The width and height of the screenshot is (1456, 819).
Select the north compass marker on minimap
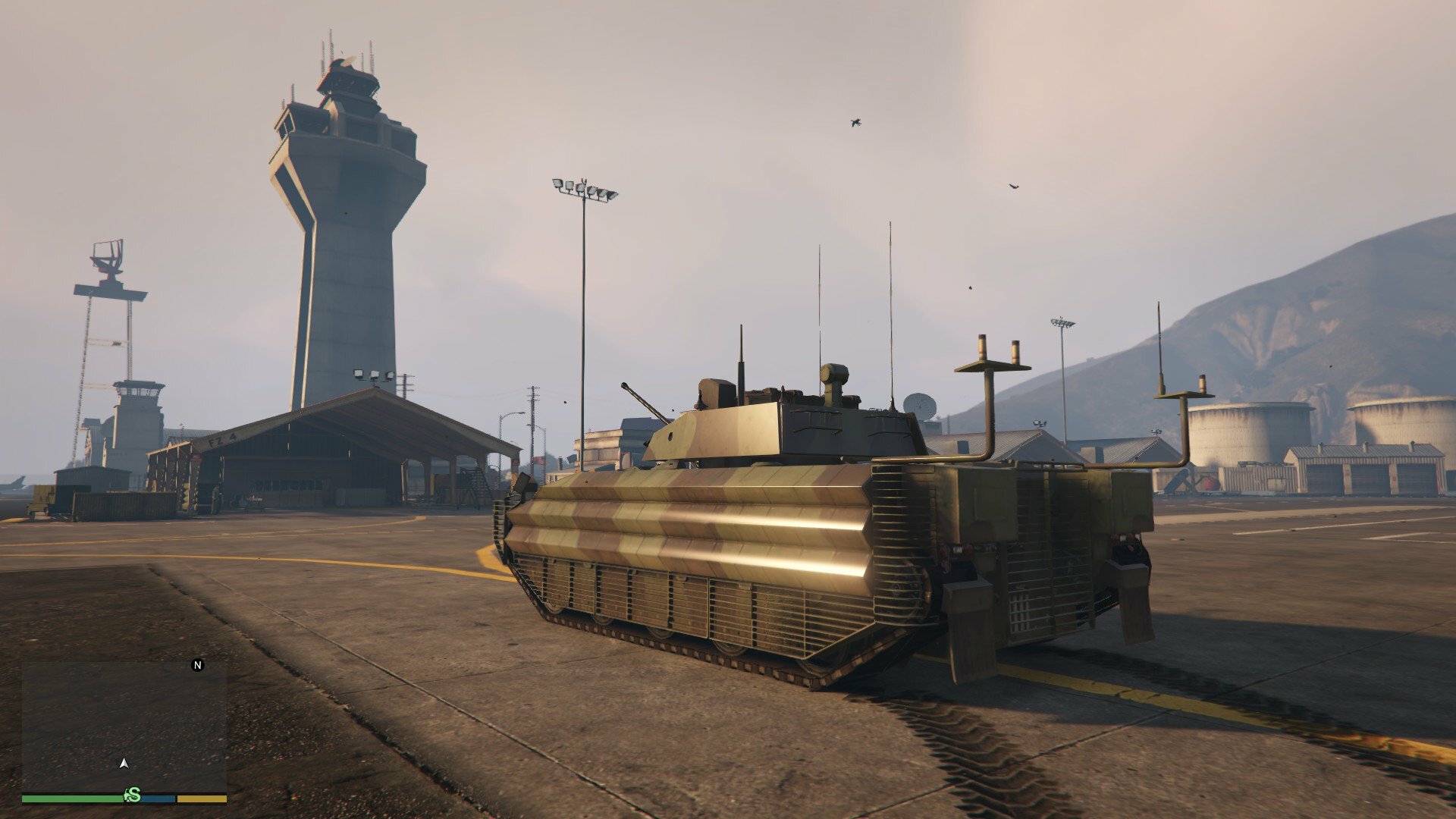(x=198, y=665)
